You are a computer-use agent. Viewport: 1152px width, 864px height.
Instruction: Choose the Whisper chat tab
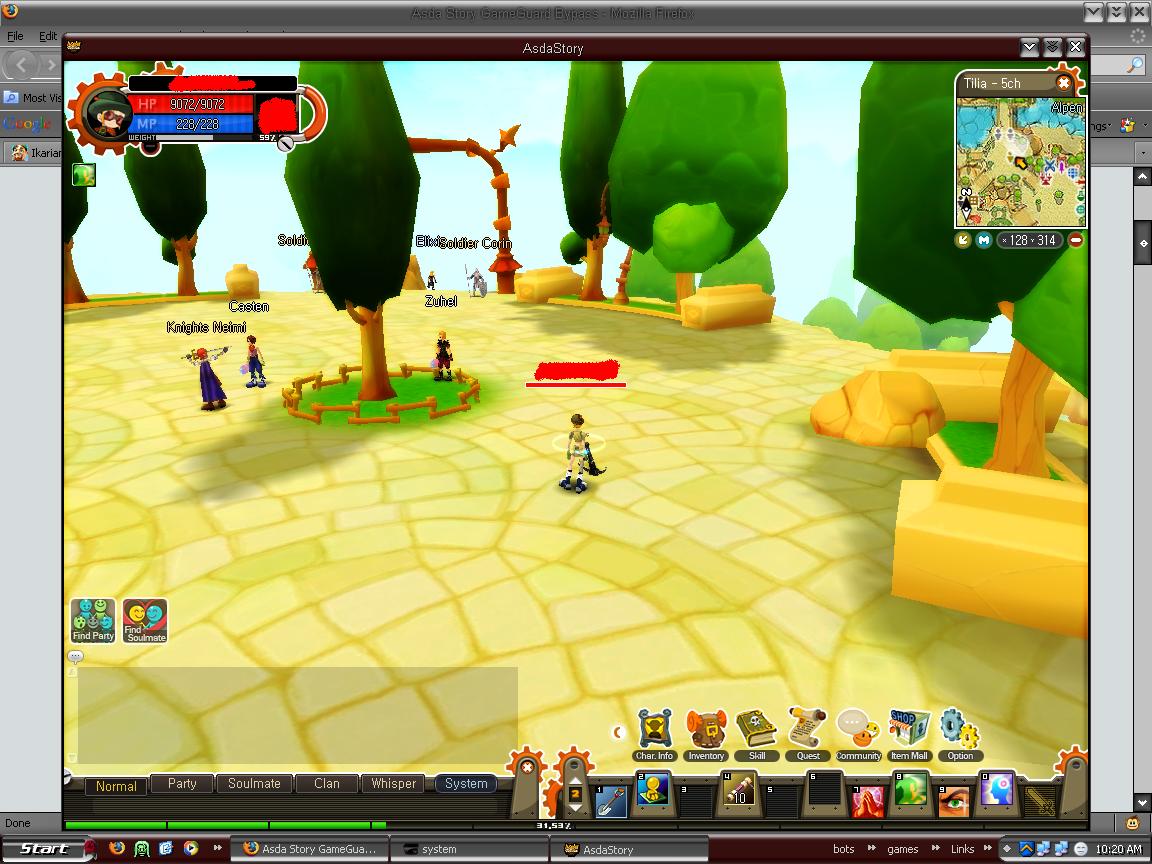click(393, 784)
